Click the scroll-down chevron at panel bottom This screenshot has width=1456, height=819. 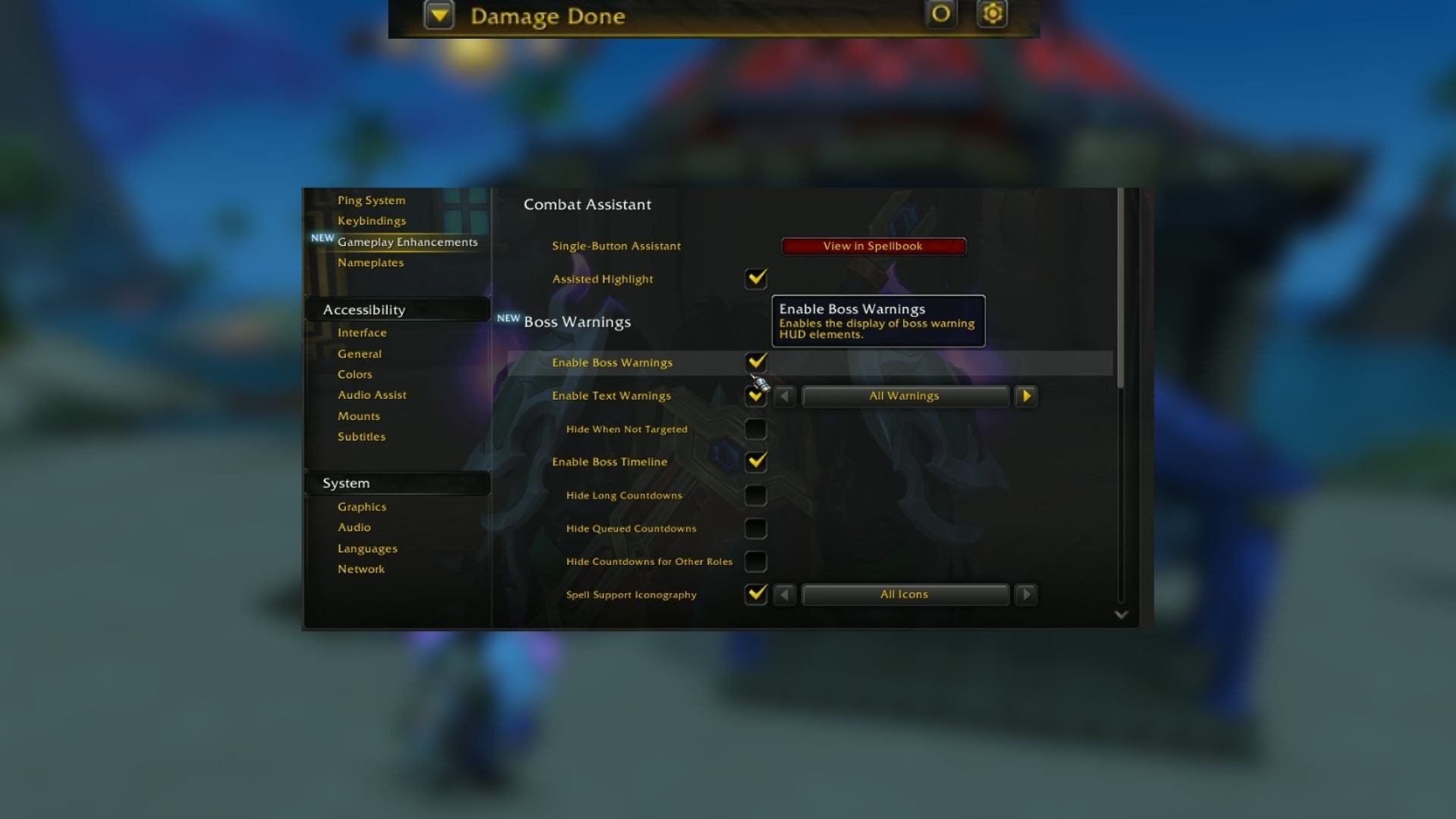tap(1121, 616)
